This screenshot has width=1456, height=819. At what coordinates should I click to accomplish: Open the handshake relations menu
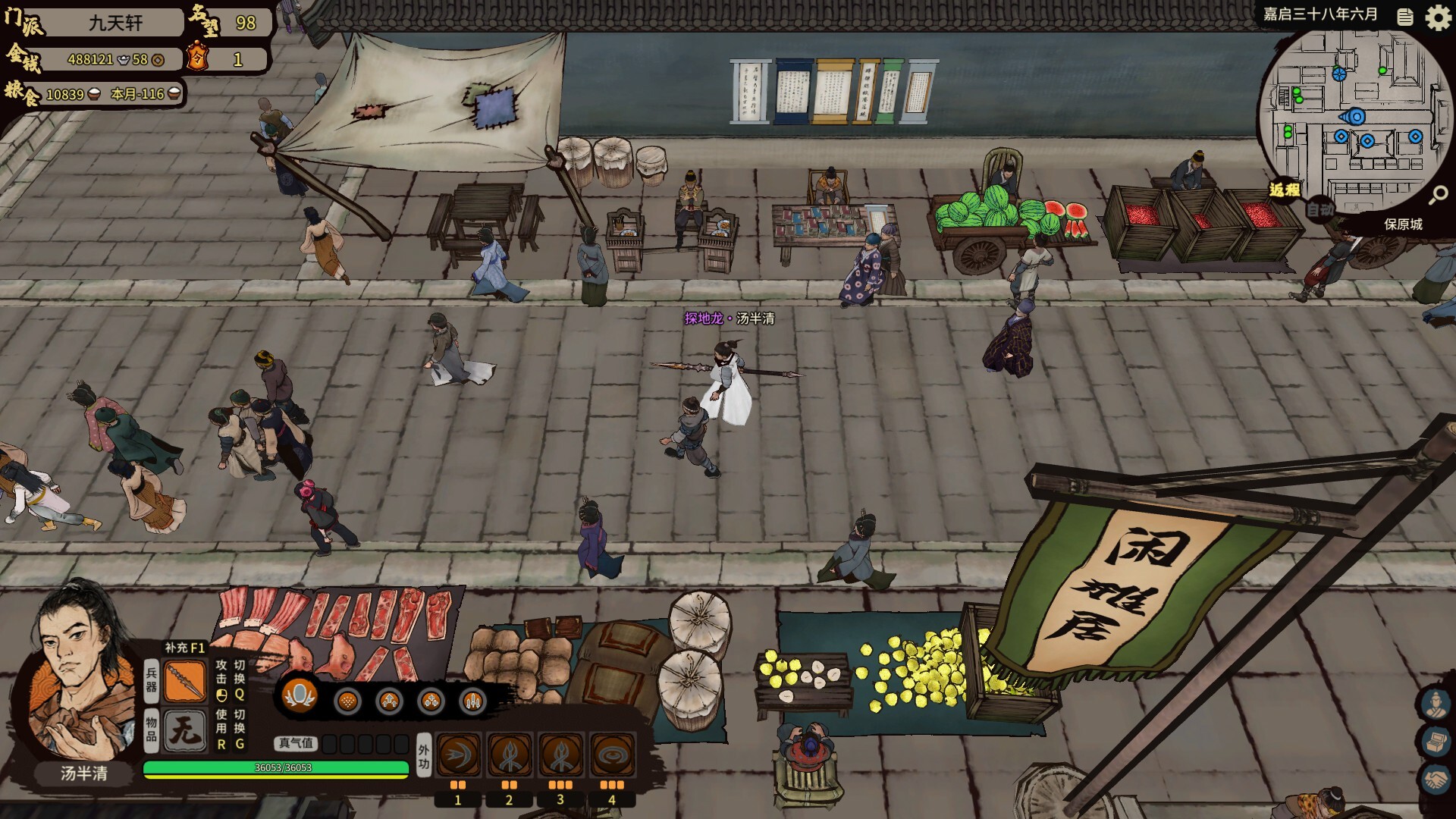(1435, 780)
